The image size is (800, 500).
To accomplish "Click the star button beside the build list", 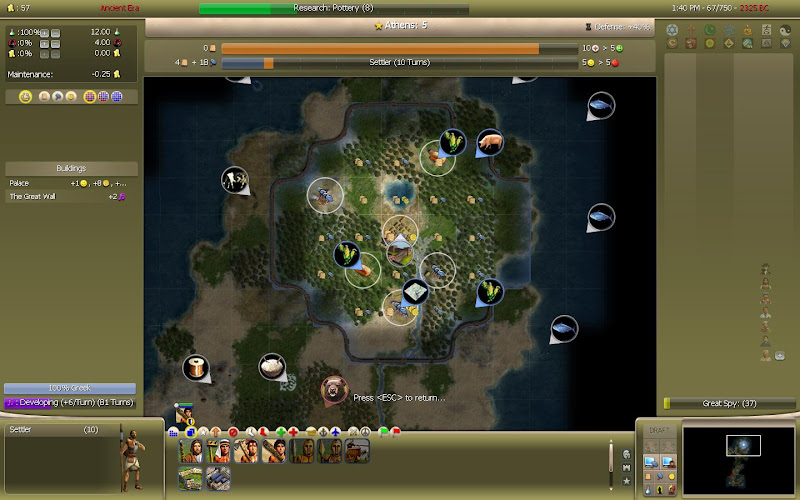I will 627,481.
